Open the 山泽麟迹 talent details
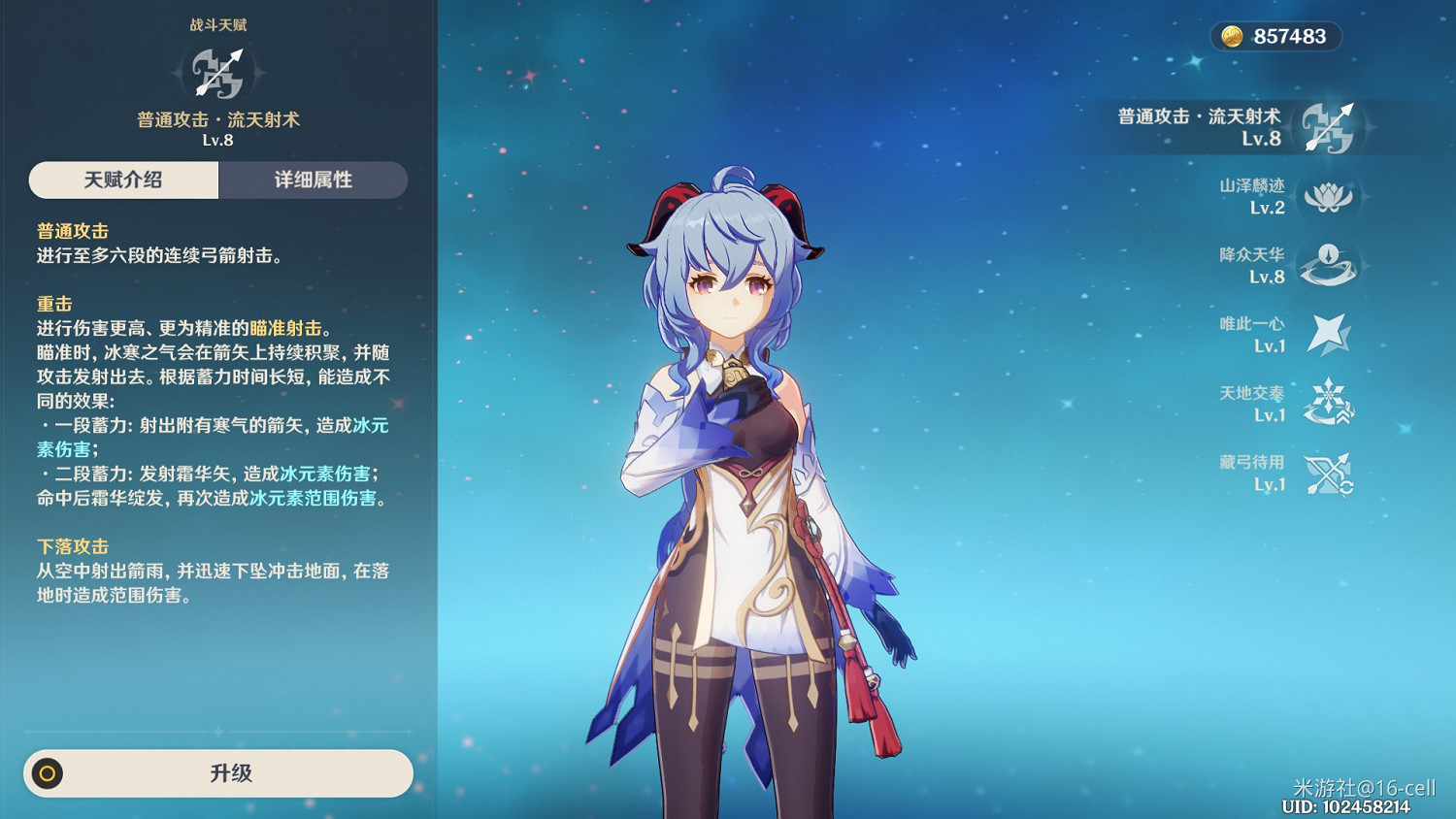Screen dimensions: 1456x819 pos(1331,196)
